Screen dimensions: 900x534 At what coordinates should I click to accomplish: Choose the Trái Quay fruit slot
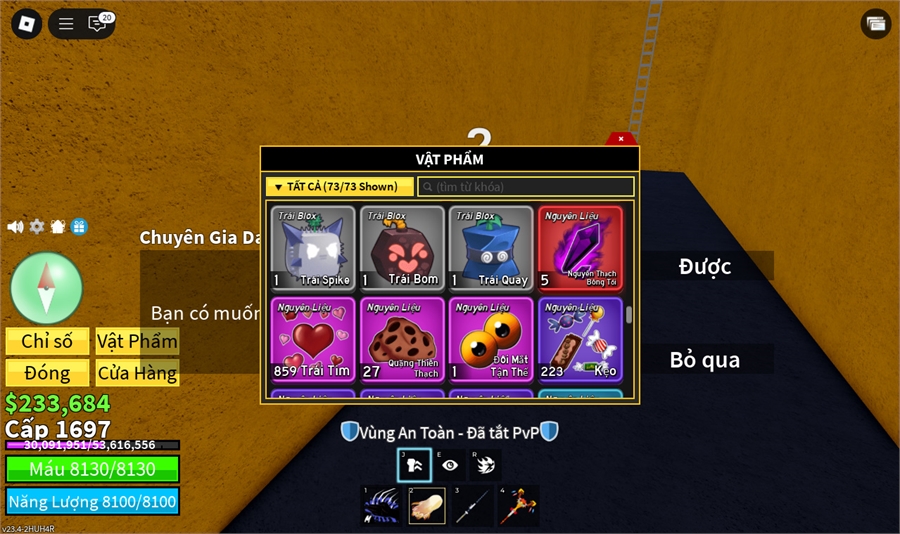491,248
